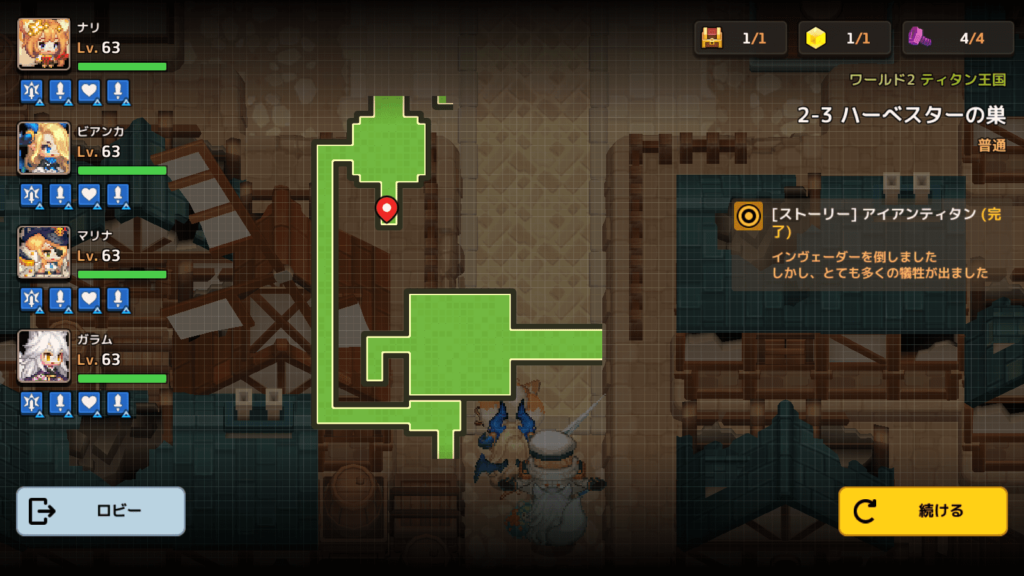Select ビアンカ's character portrait

(44, 148)
